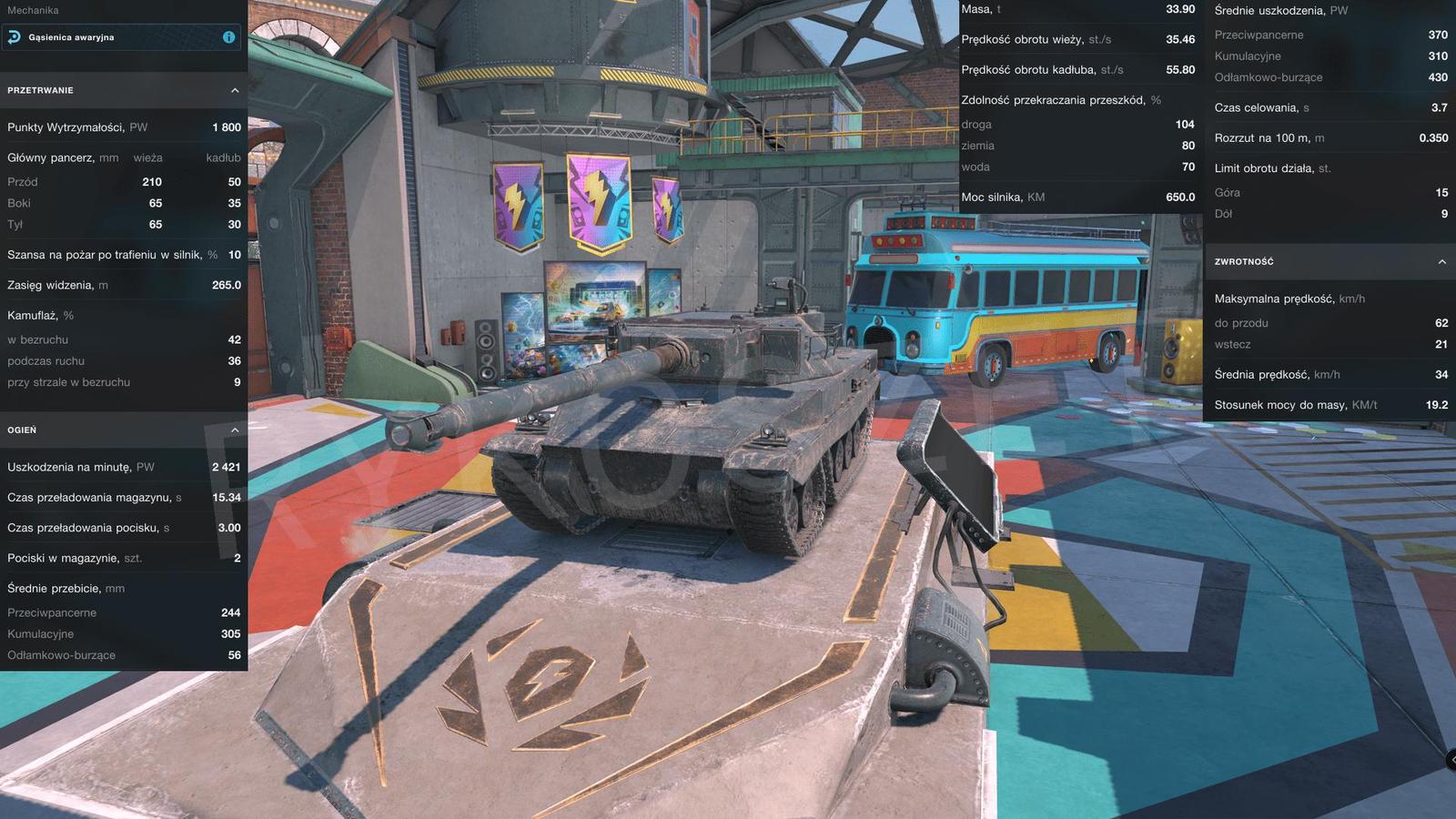Collapse the PRZETRWANIE panel with its chevron
Viewport: 1456px width, 819px height.
pos(235,90)
